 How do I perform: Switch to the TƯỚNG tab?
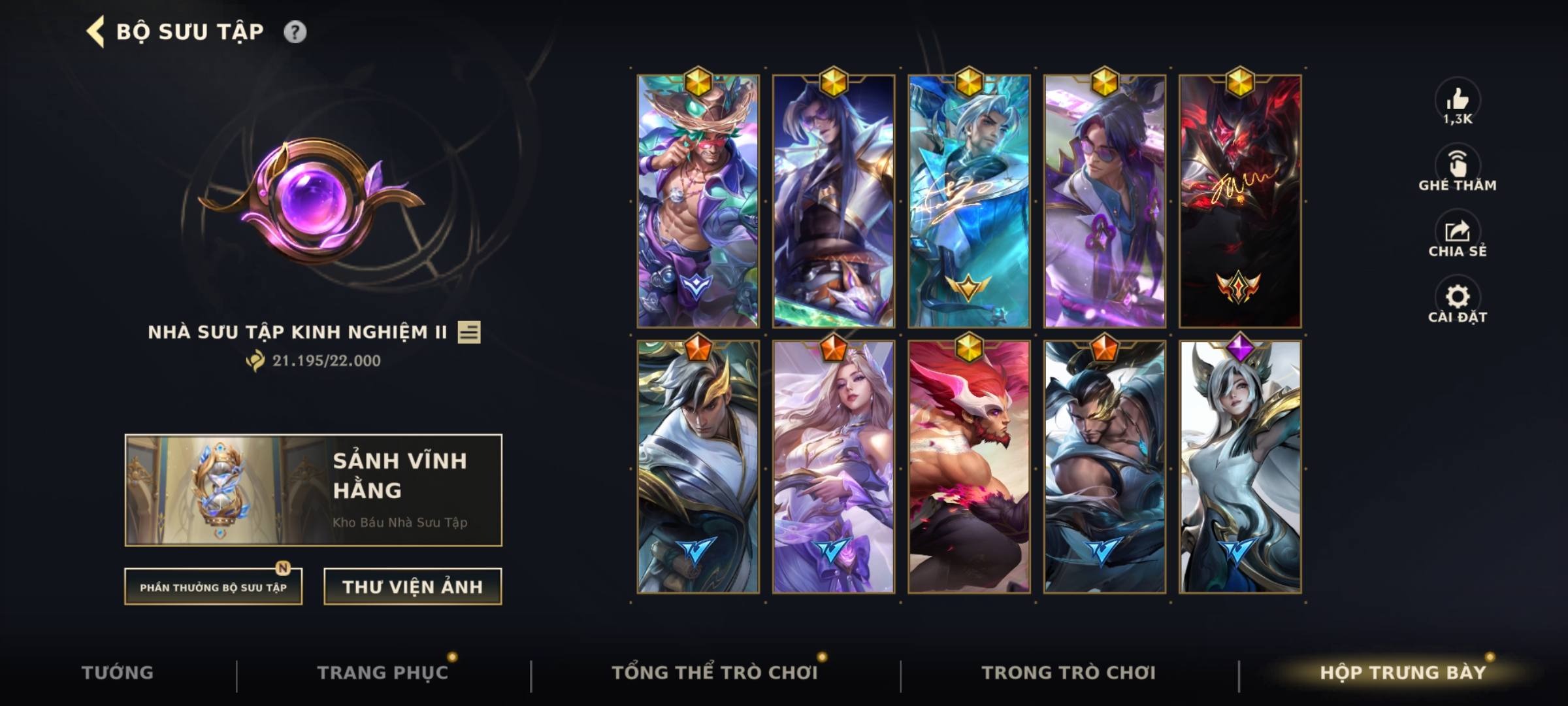coord(116,672)
